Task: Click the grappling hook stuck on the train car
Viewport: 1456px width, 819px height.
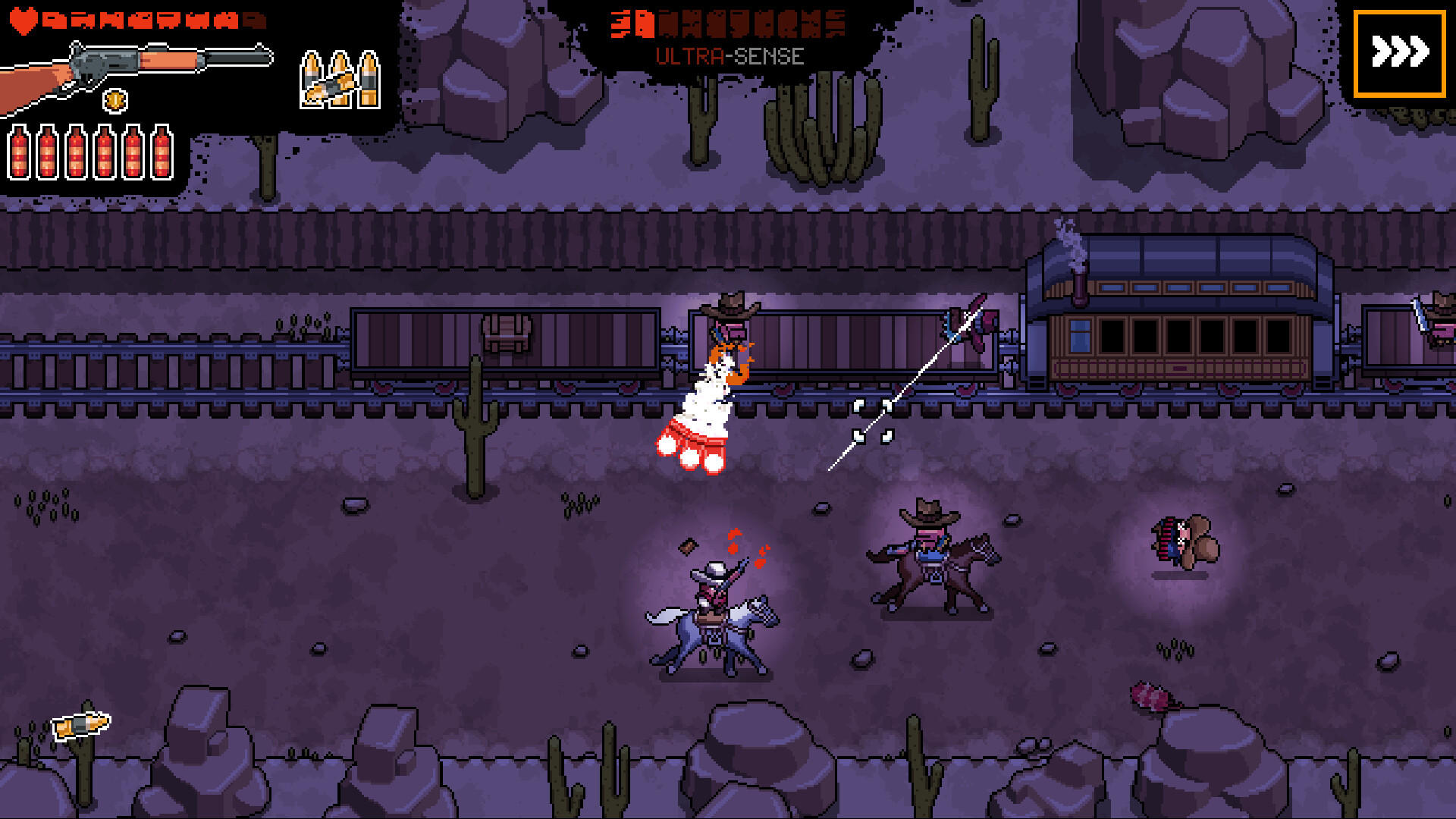Action: point(969,322)
